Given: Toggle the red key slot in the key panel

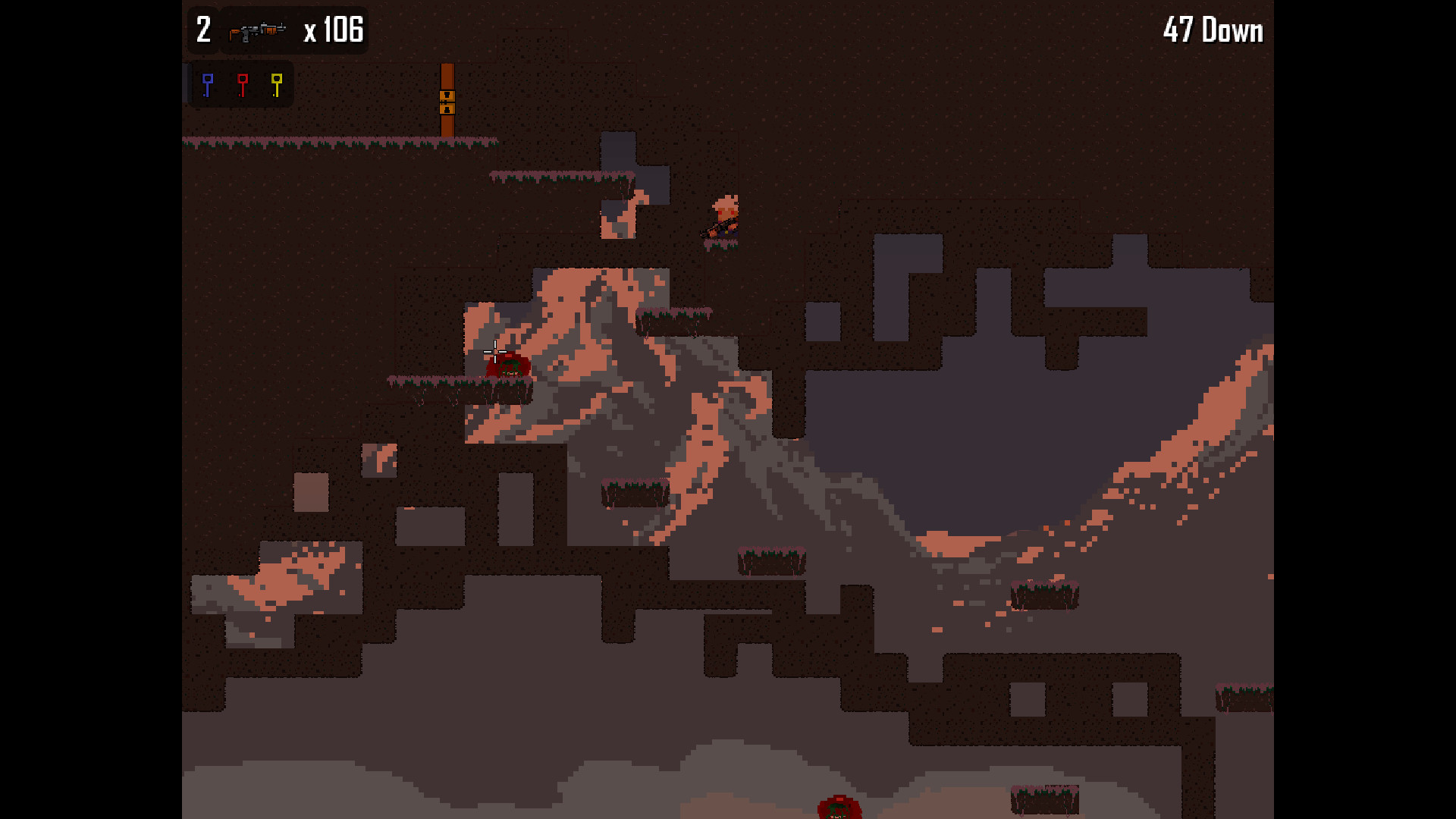Looking at the screenshot, I should tap(243, 84).
